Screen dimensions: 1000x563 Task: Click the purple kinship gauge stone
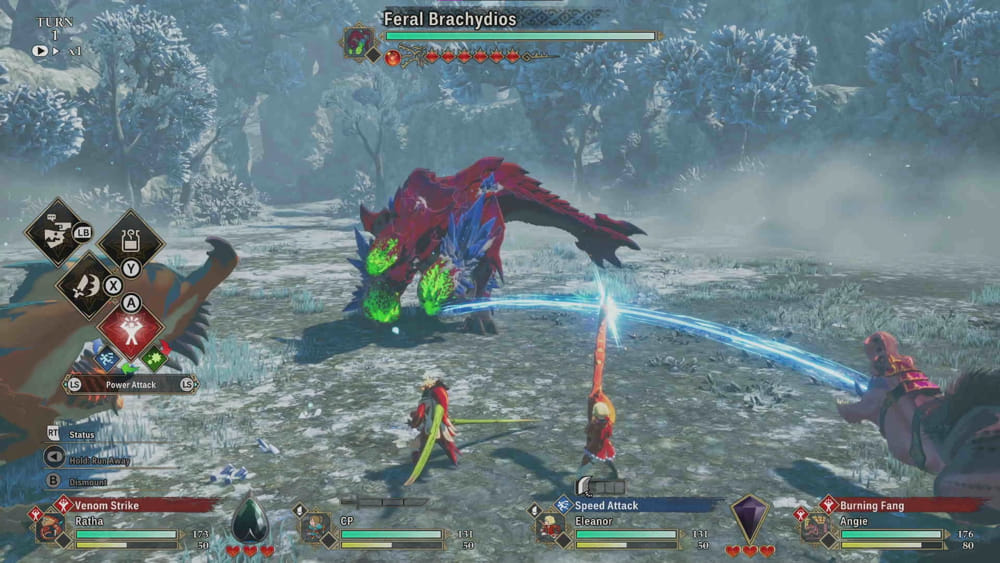pyautogui.click(x=748, y=520)
